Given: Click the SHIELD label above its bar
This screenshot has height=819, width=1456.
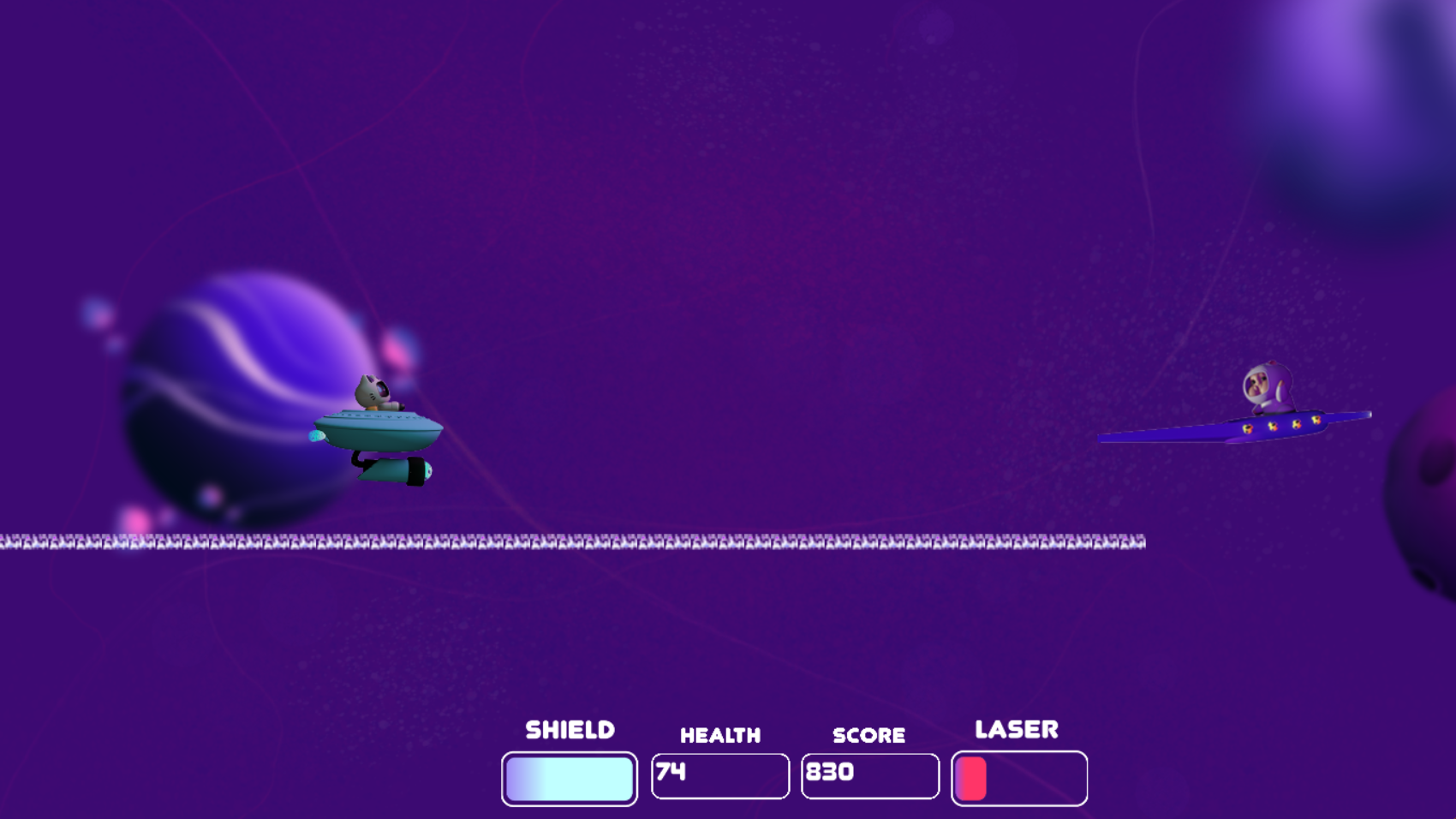Looking at the screenshot, I should pyautogui.click(x=570, y=729).
